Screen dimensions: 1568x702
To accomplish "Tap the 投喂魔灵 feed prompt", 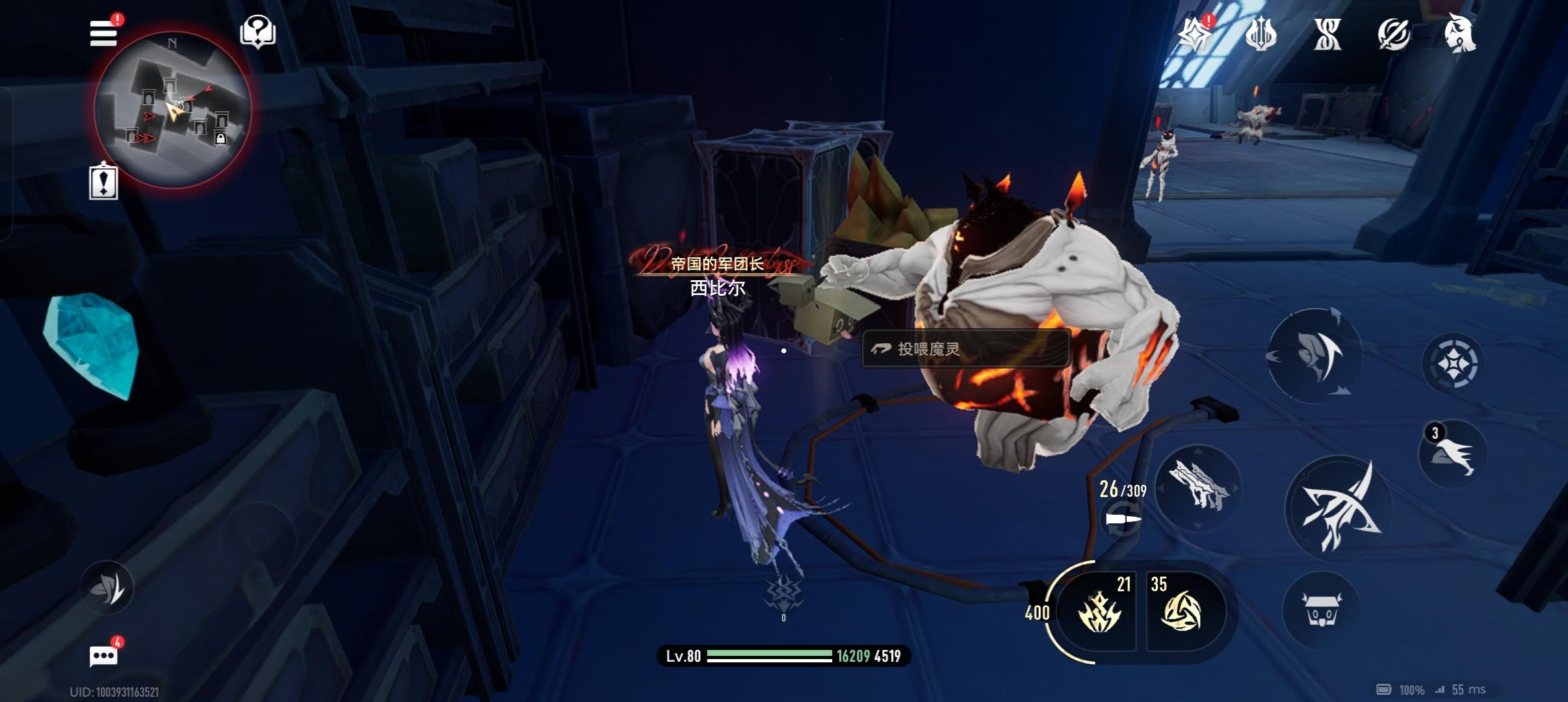I will 966,349.
